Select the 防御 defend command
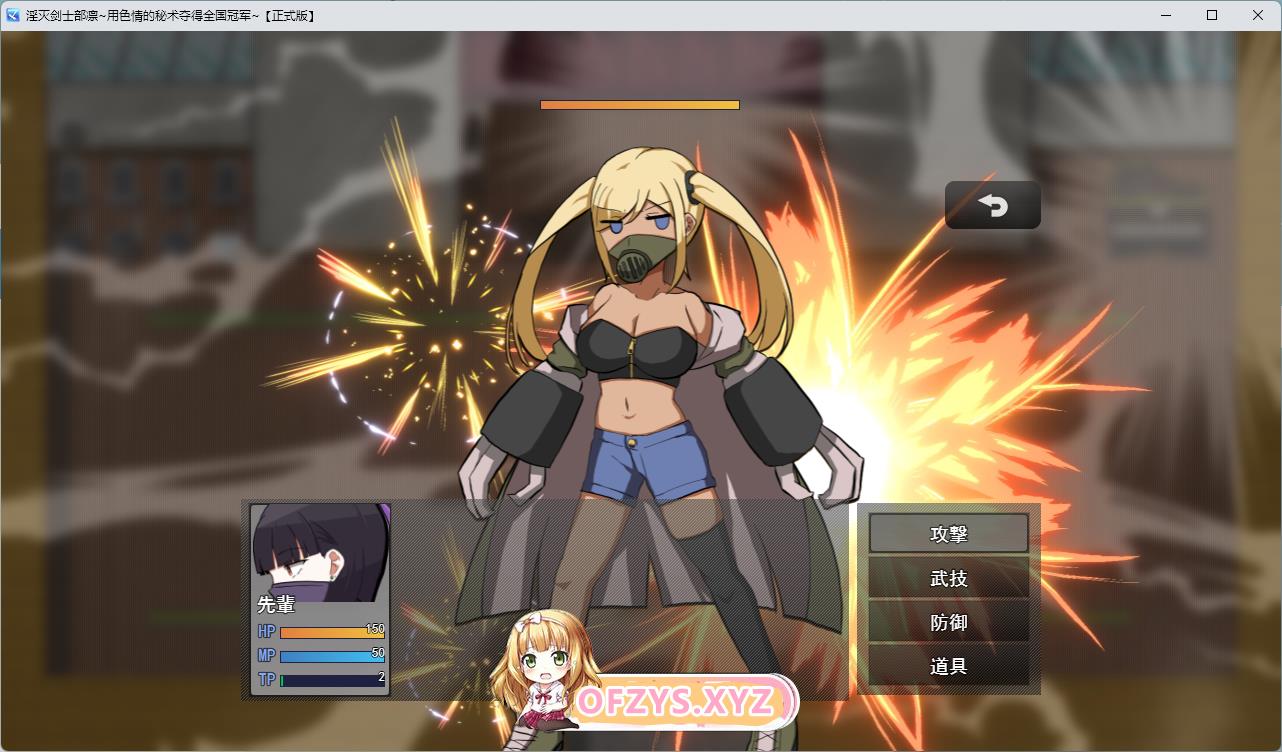The width and height of the screenshot is (1282, 752). pos(948,622)
